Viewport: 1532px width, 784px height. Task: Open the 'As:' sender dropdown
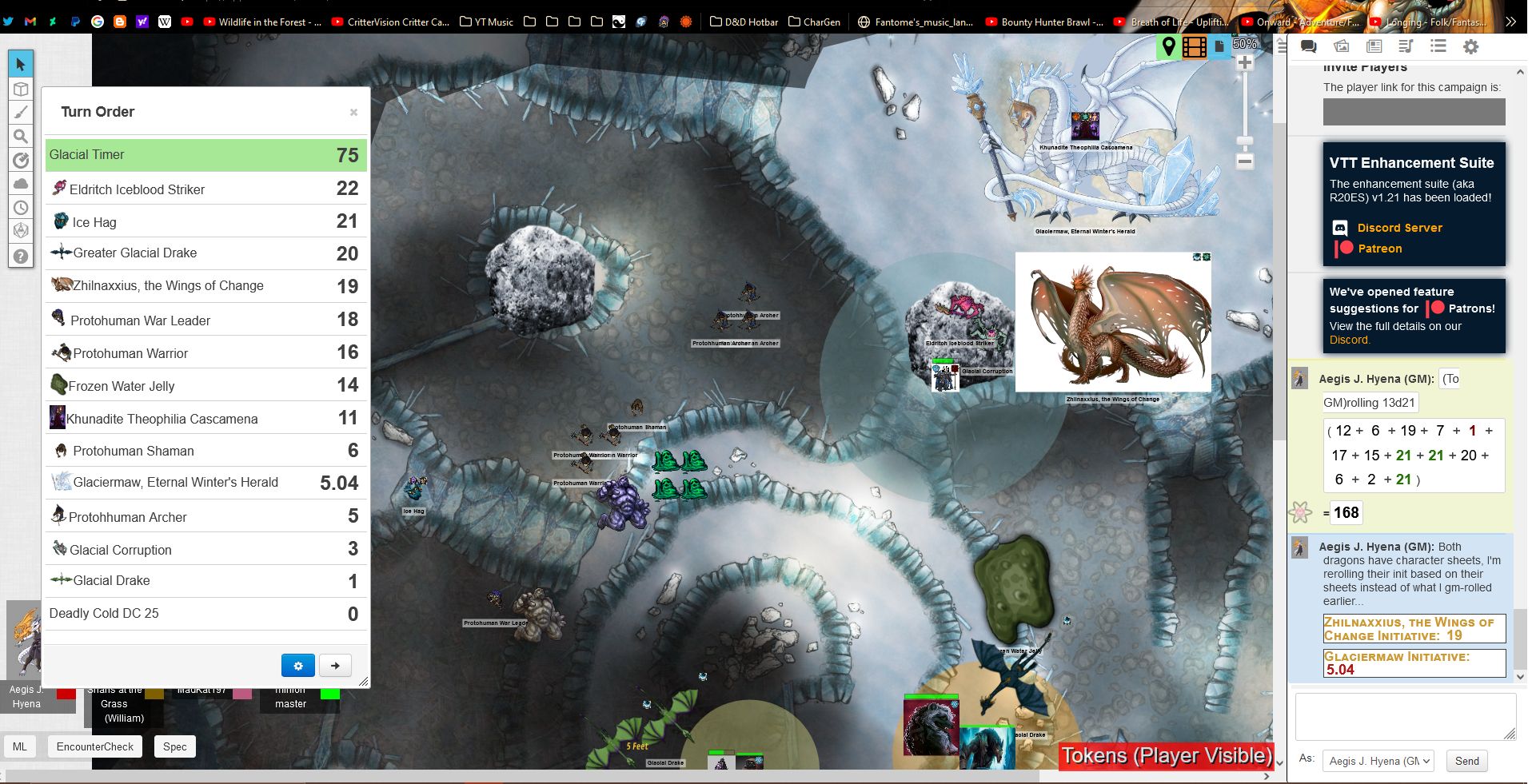(x=1378, y=761)
